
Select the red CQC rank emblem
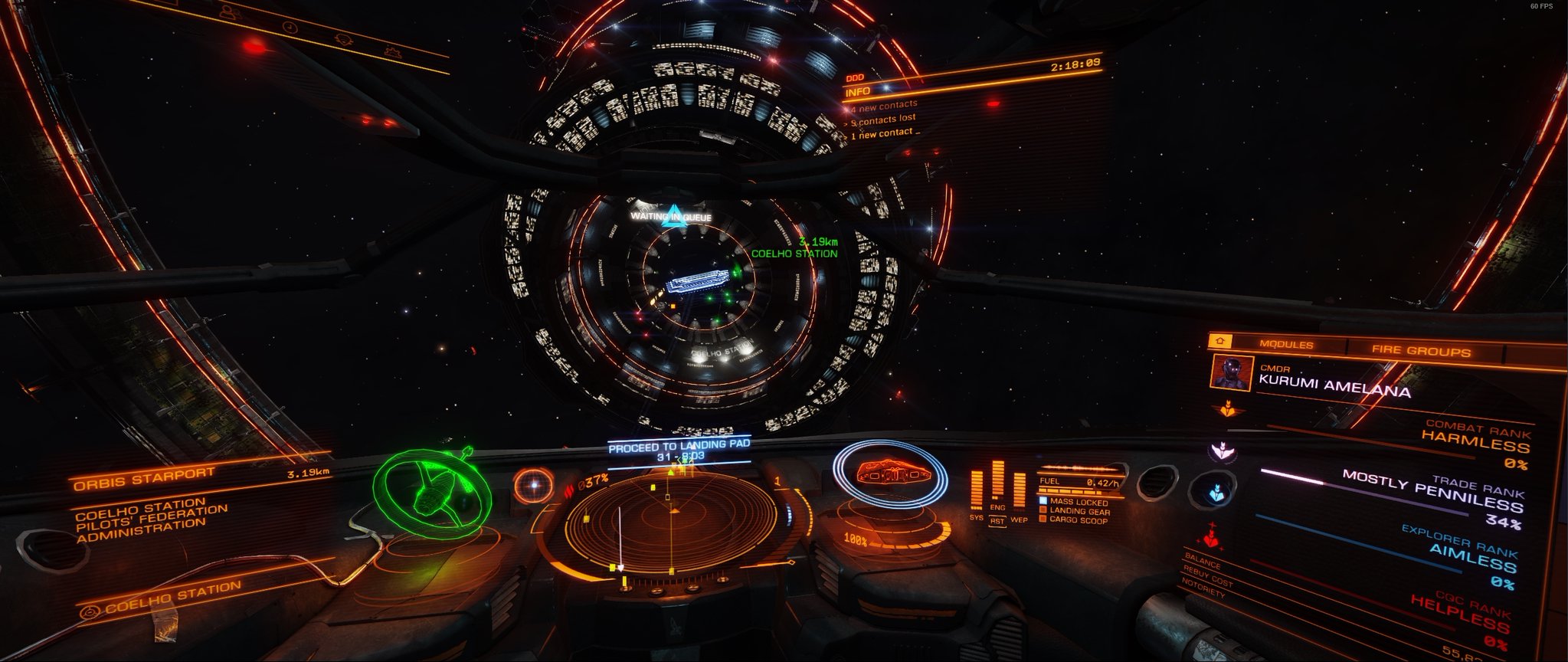(x=1212, y=536)
